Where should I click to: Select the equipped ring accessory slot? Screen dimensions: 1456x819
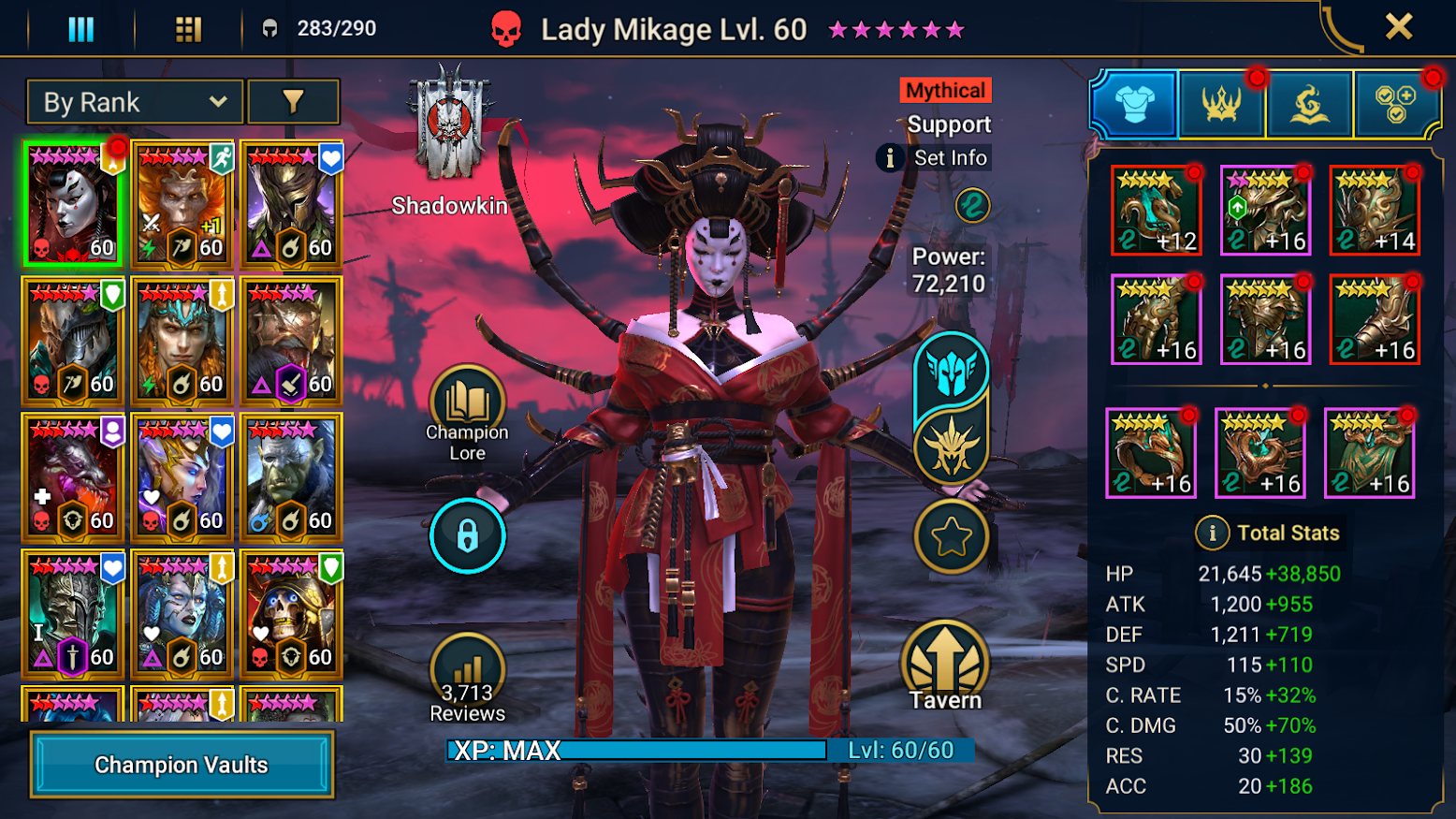coord(1151,454)
